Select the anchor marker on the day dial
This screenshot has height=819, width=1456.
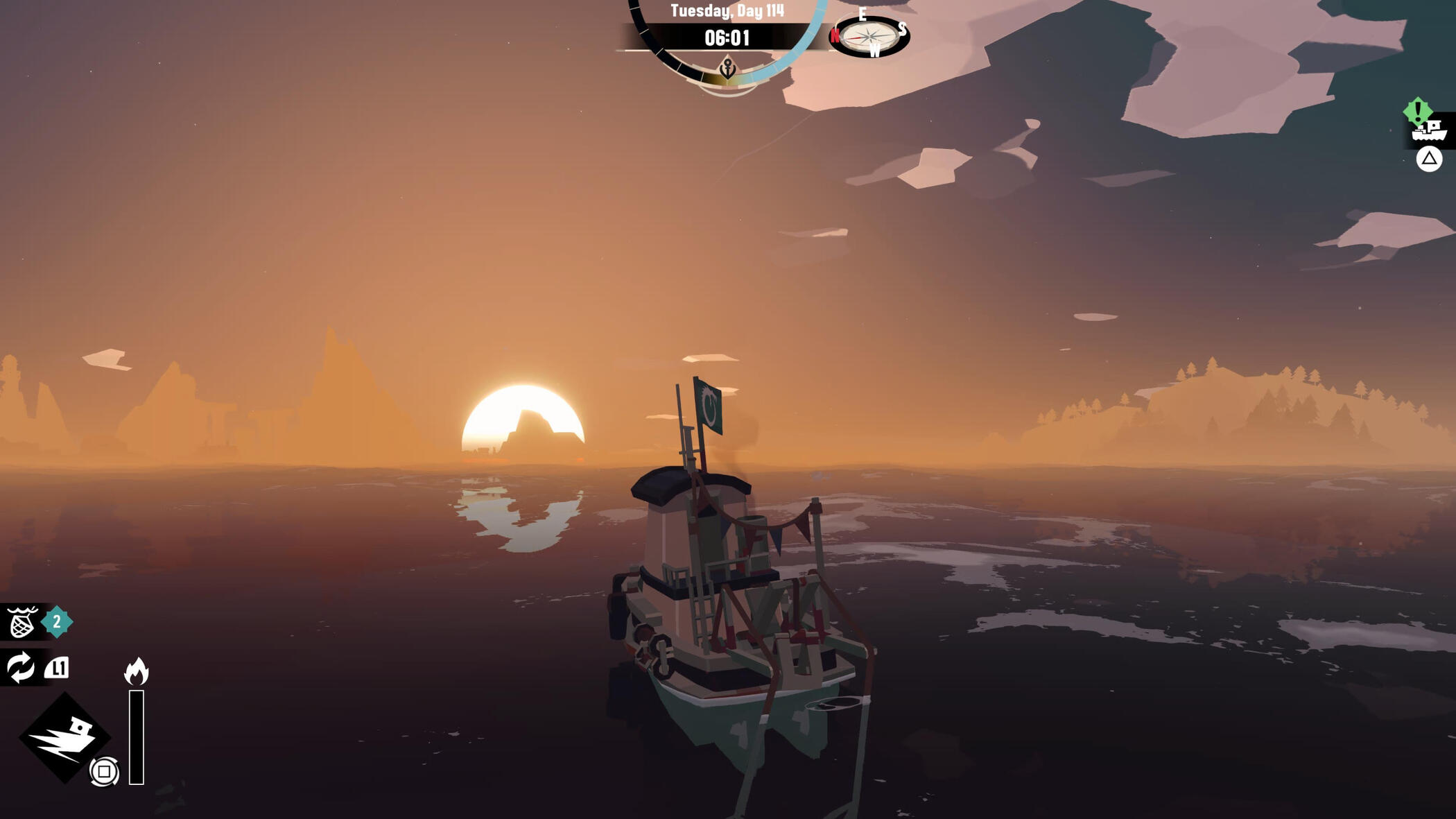click(x=727, y=69)
